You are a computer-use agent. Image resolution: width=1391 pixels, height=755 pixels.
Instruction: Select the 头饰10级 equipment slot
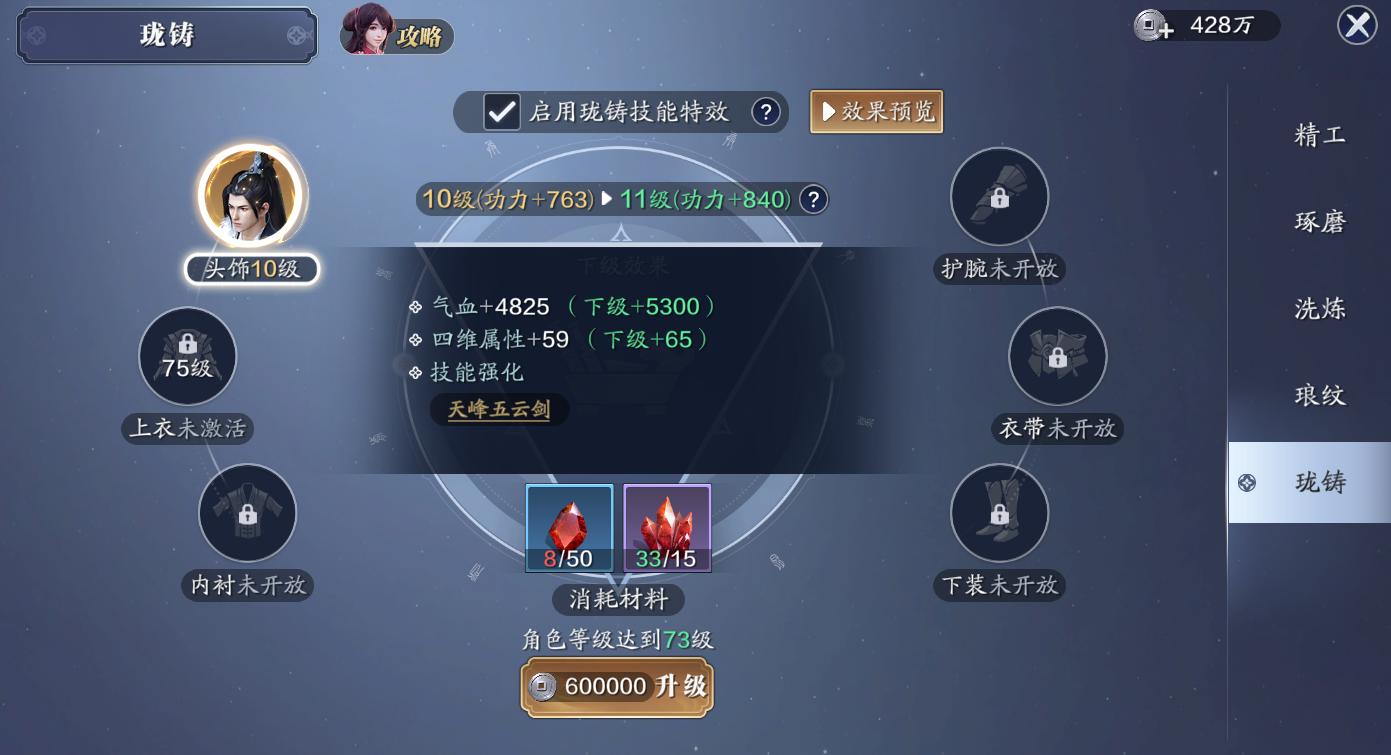251,195
